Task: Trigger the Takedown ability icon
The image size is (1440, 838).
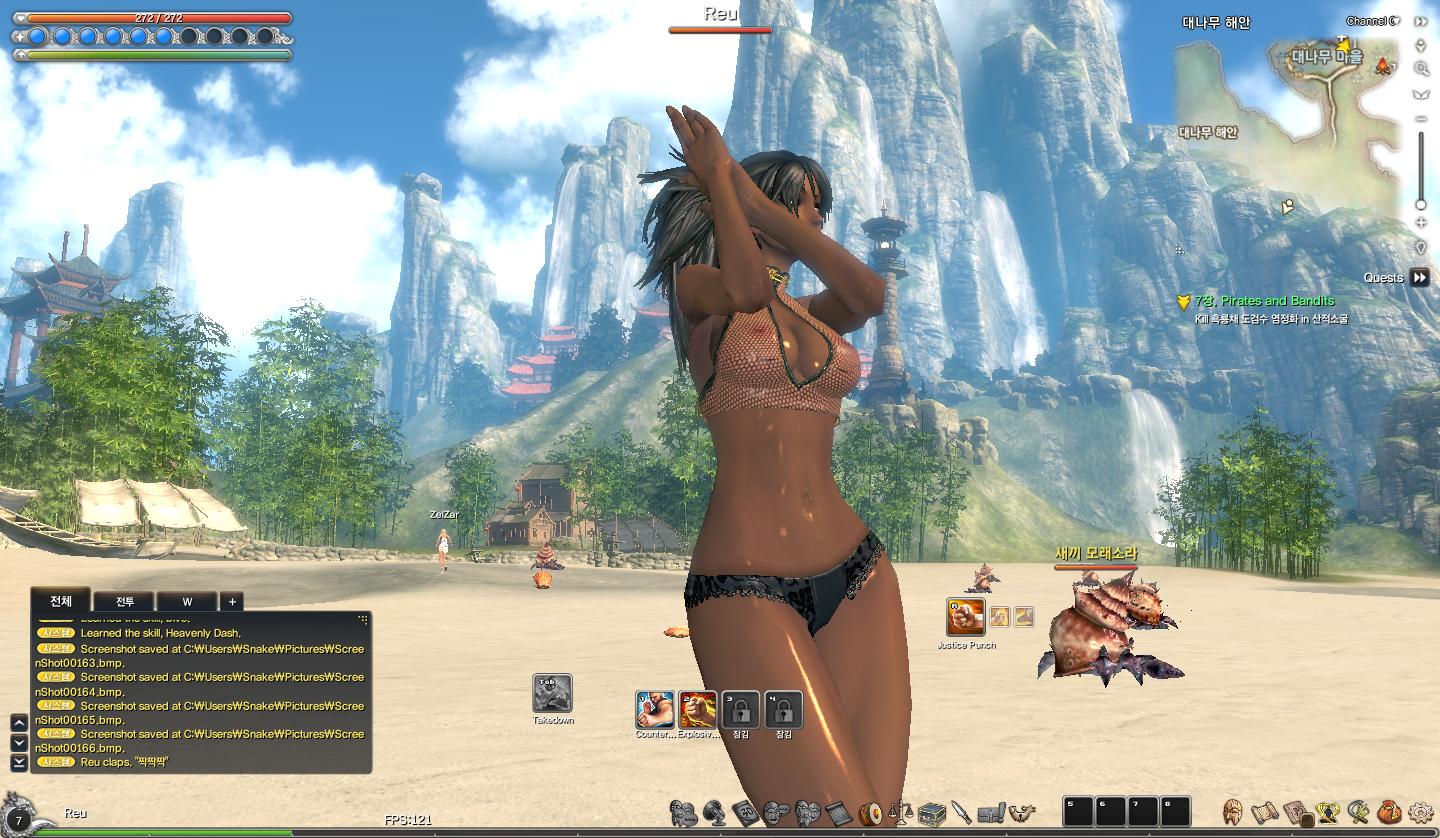Action: pos(552,693)
